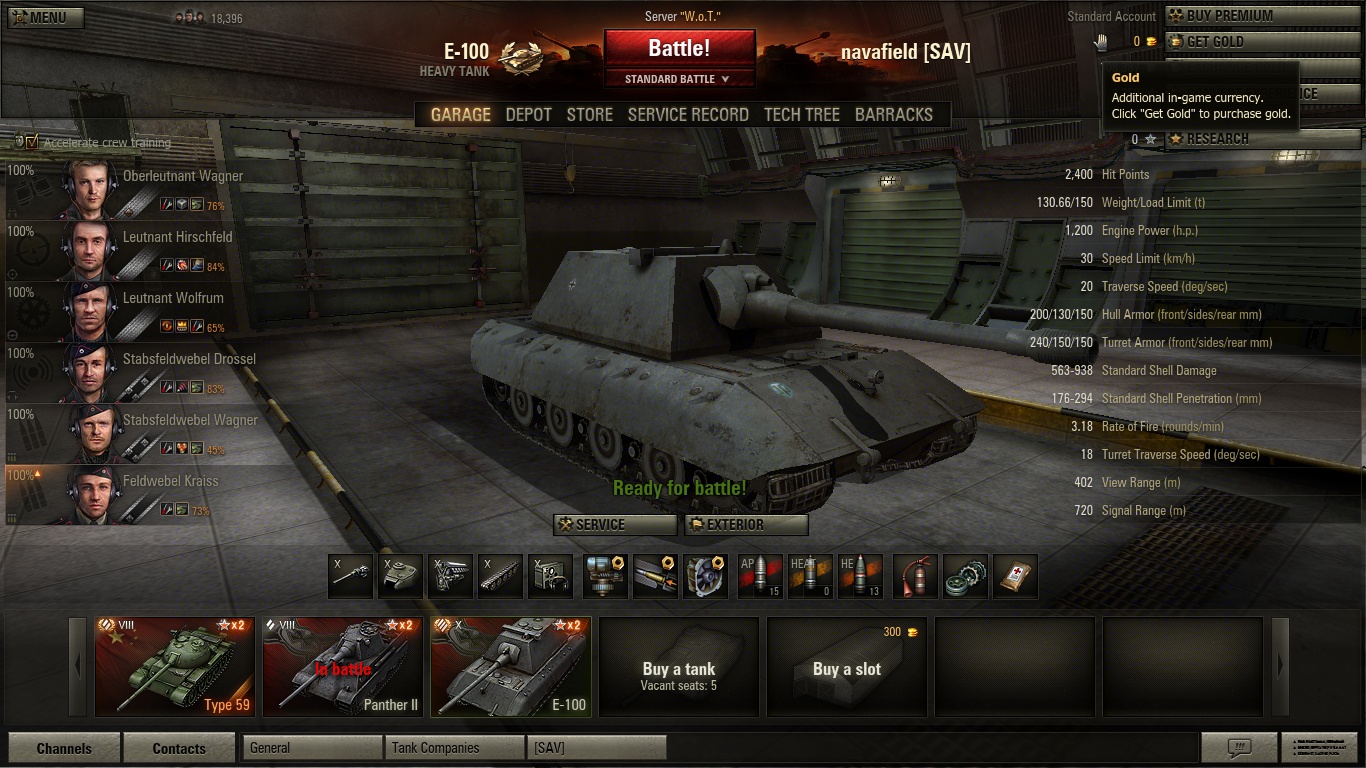Click the E-100 elite status medal emblem
1366x768 pixels.
click(521, 56)
